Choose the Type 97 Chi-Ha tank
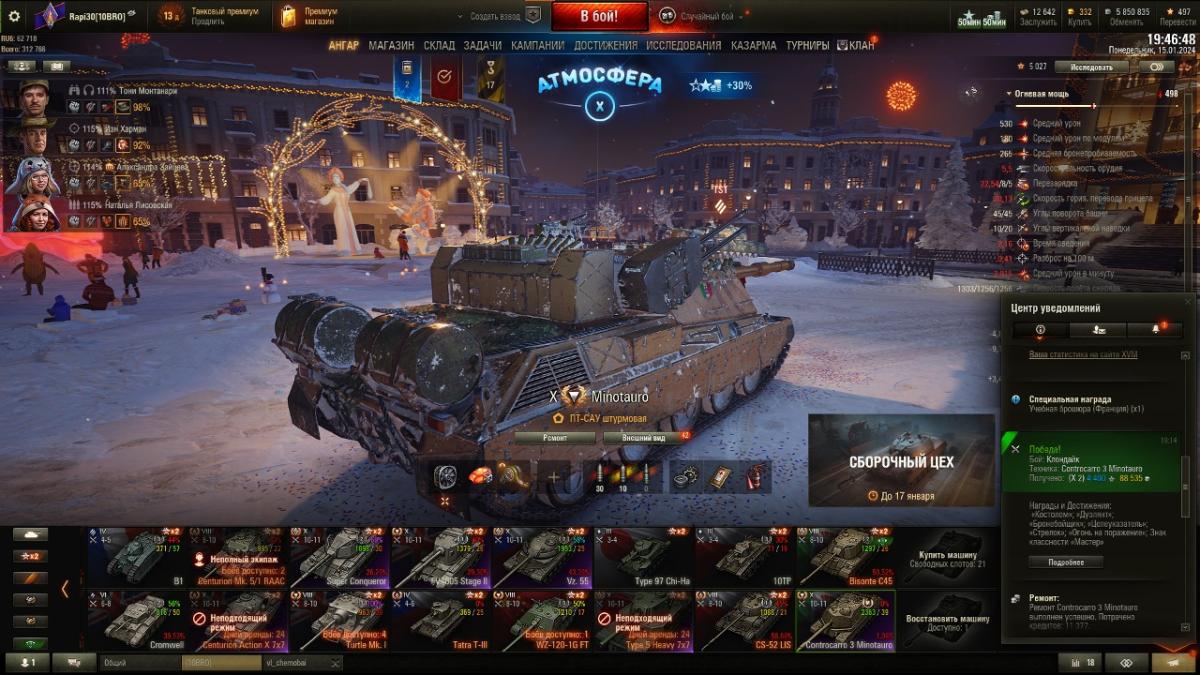This screenshot has height=675, width=1200. coord(643,557)
